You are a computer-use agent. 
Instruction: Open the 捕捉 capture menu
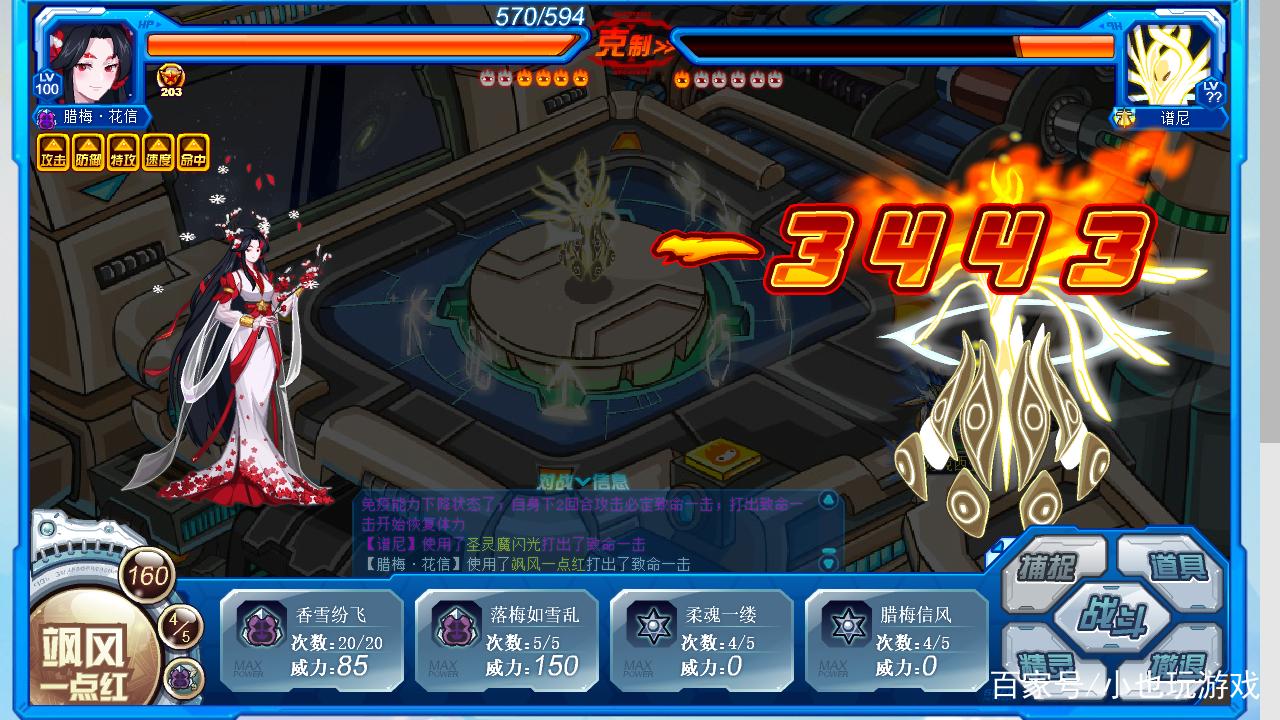point(1049,567)
